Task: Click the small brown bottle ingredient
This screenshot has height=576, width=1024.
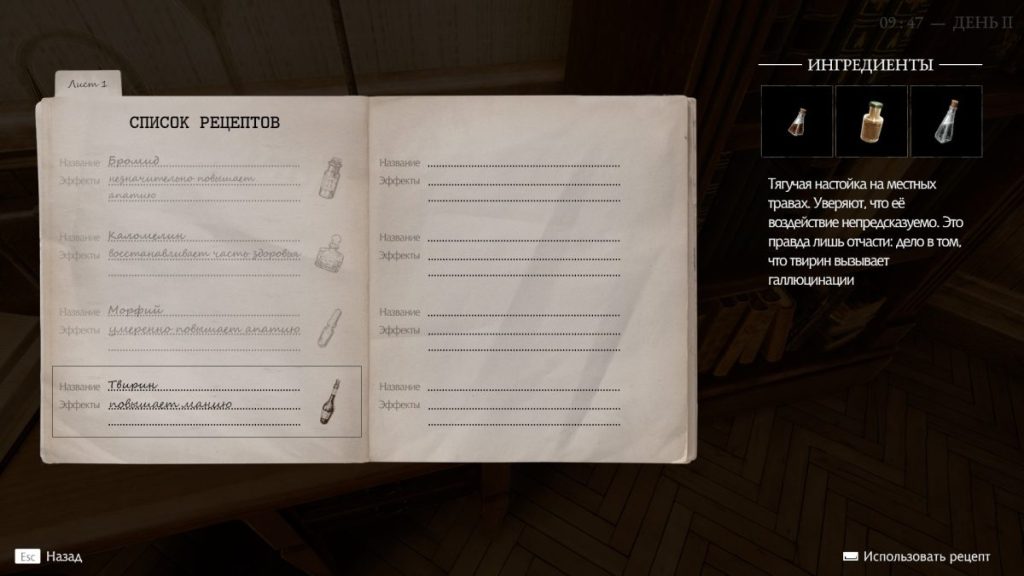Action: click(797, 121)
